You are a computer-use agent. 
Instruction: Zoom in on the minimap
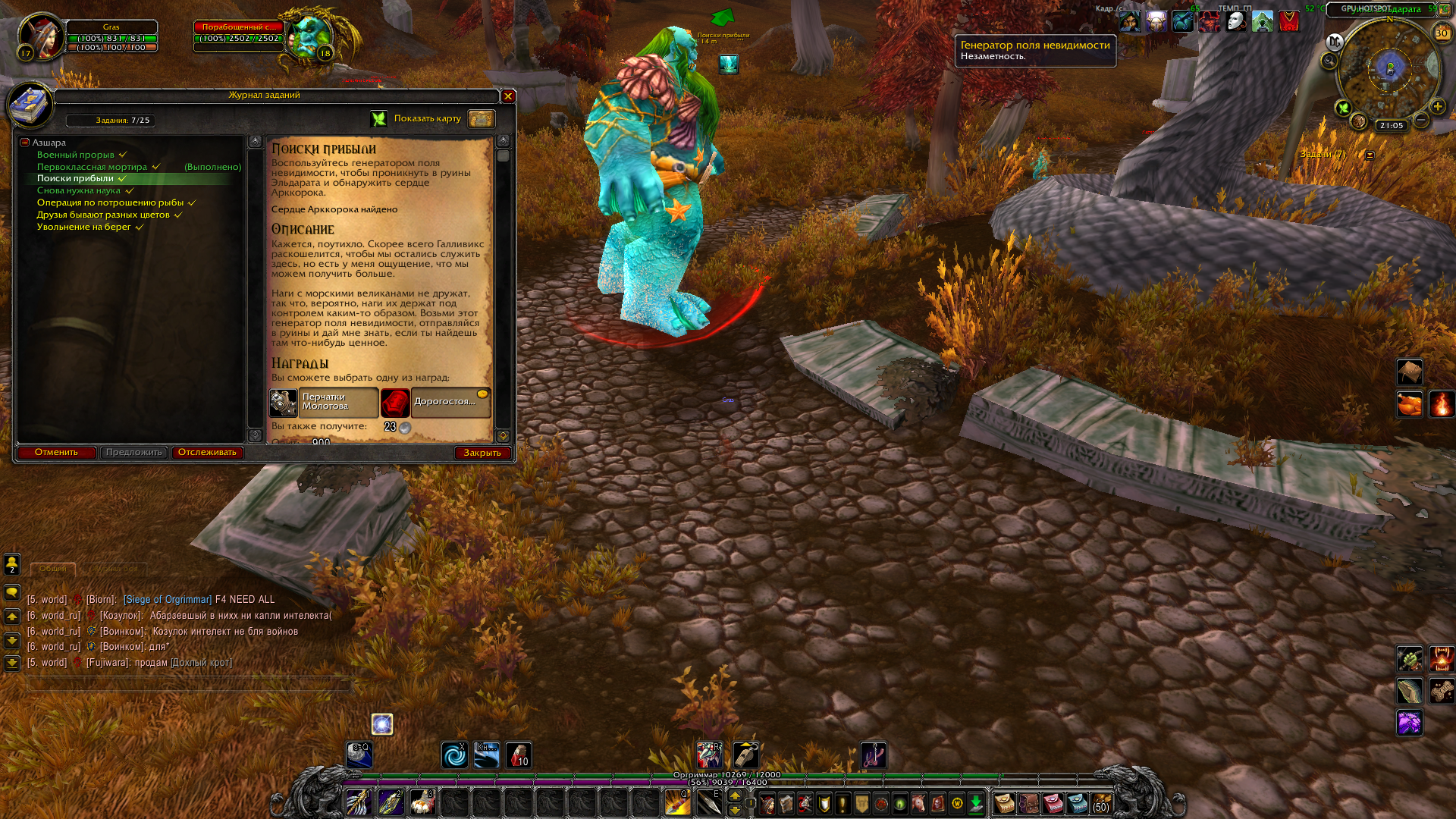pyautogui.click(x=1438, y=107)
